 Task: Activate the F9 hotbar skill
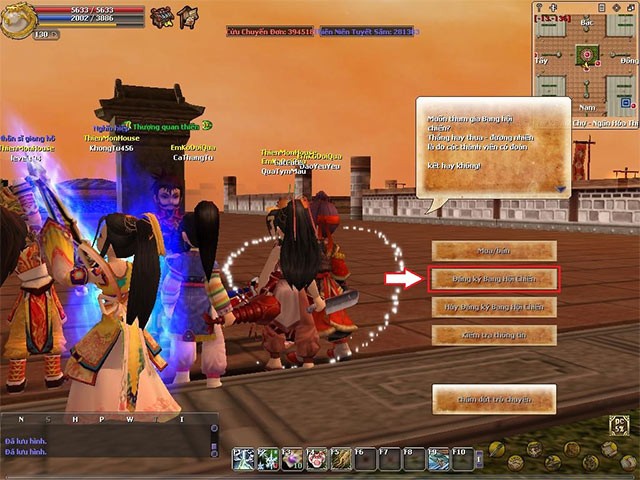click(x=438, y=458)
